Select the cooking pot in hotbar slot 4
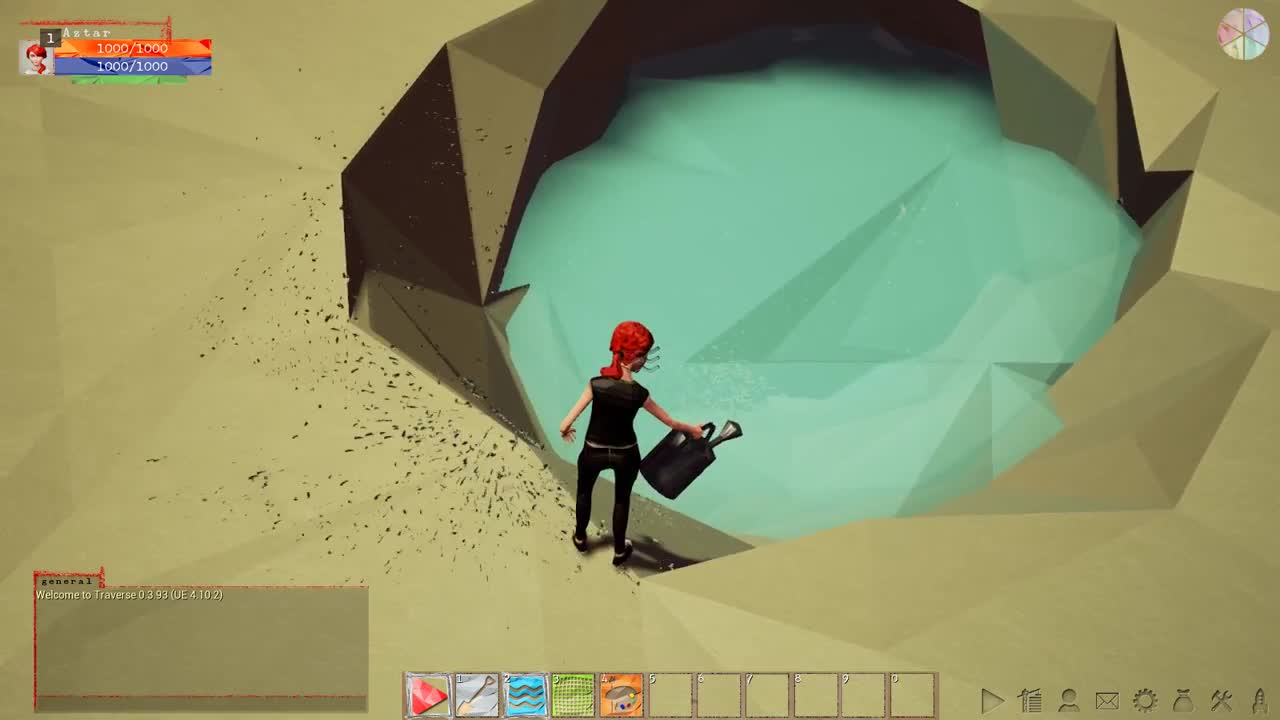 [621, 694]
